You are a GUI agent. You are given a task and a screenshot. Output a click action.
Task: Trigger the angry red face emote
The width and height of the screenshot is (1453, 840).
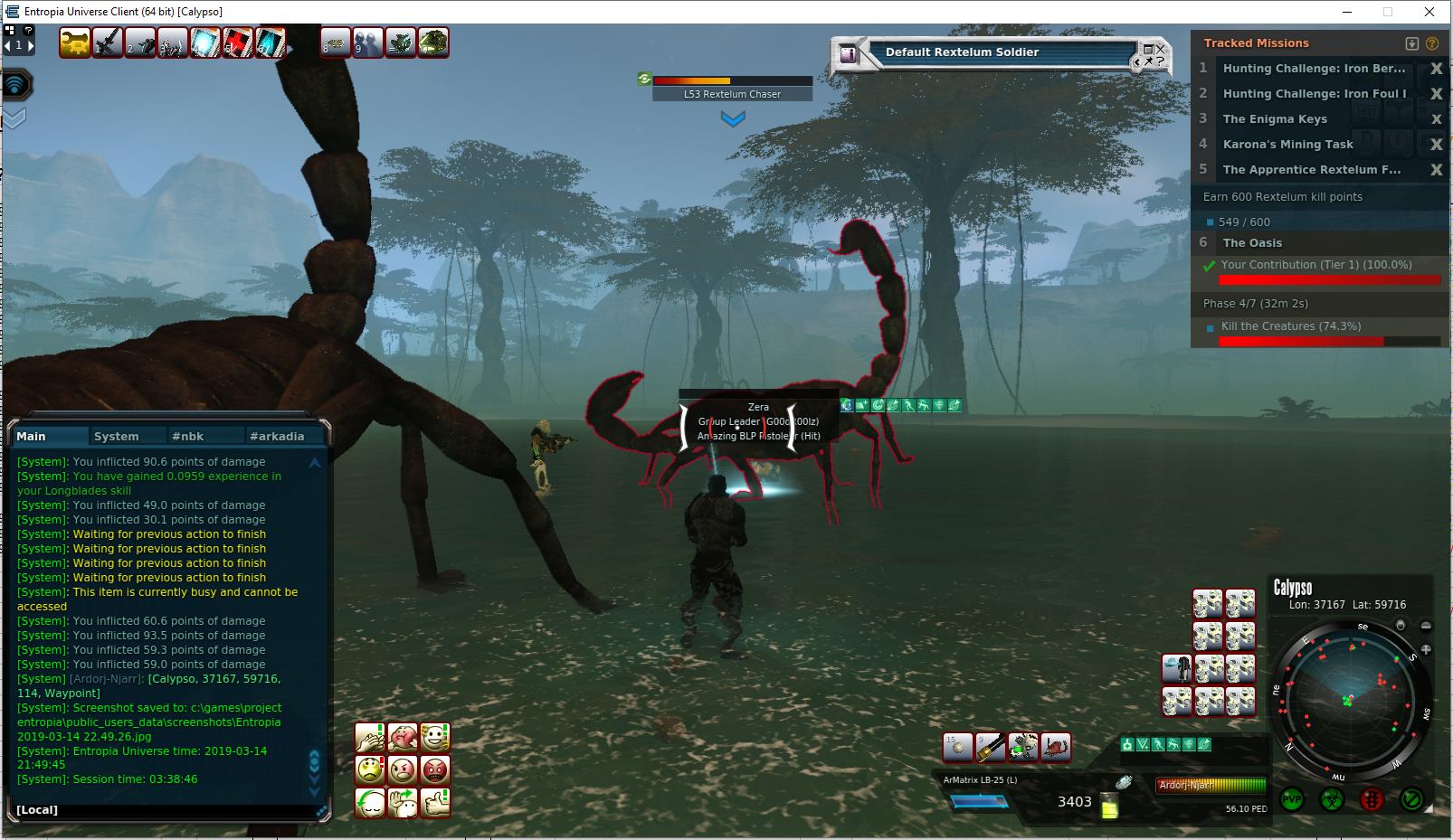point(435,770)
